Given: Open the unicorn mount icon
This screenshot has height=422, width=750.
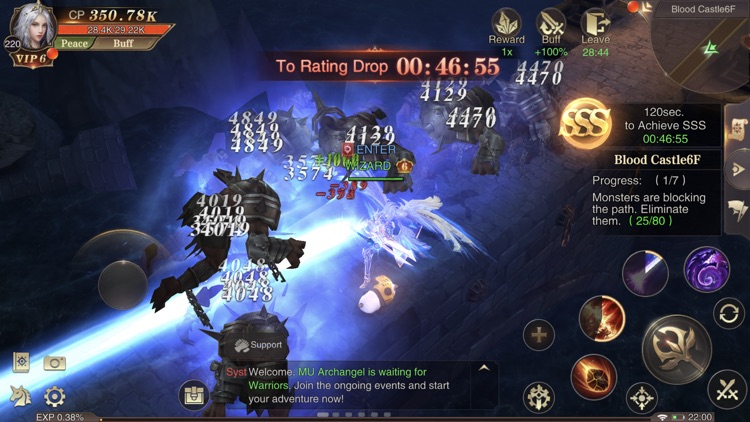Looking at the screenshot, I should (x=20, y=396).
